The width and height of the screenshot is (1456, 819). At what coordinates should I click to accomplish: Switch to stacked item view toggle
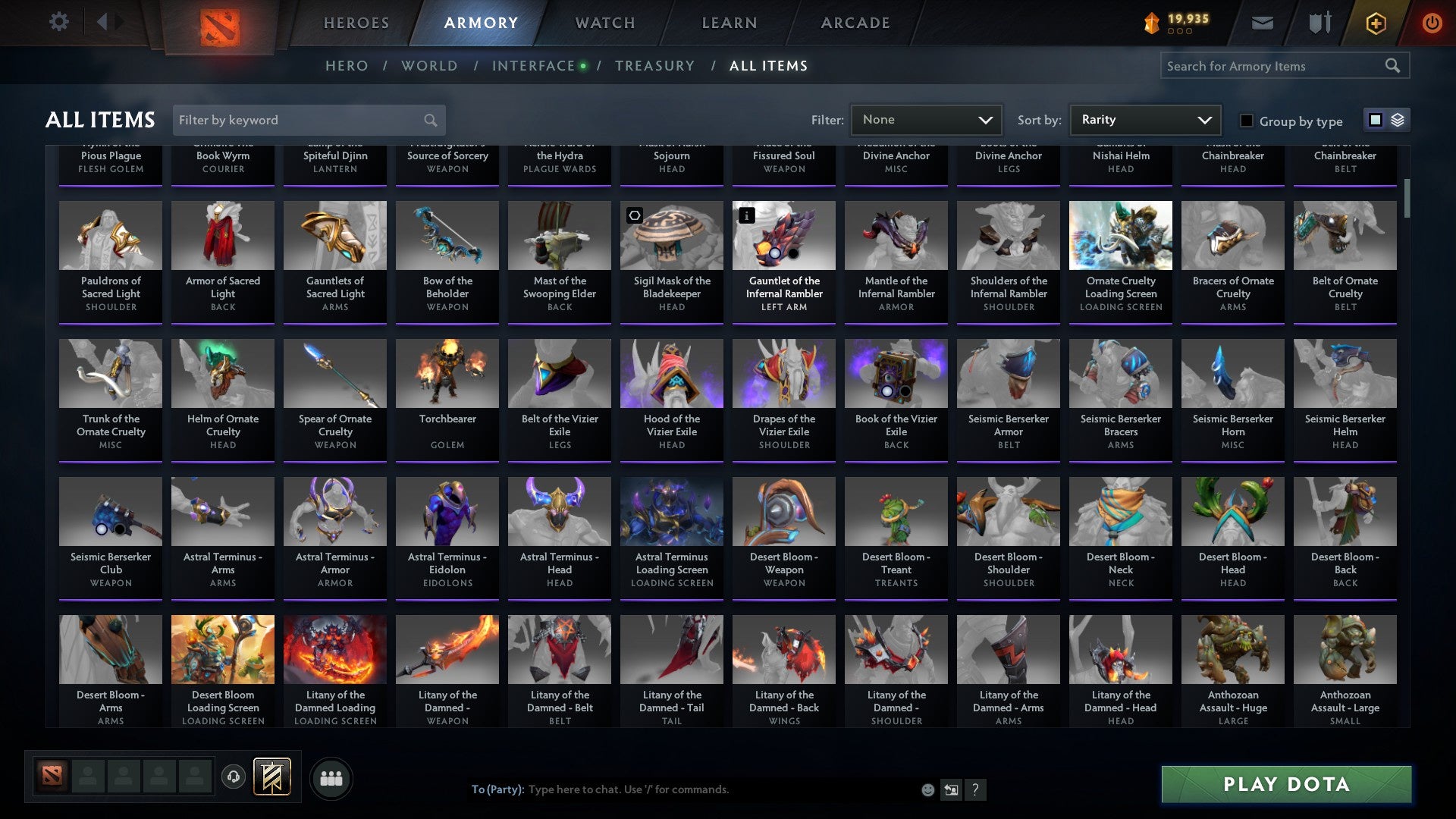[1396, 120]
